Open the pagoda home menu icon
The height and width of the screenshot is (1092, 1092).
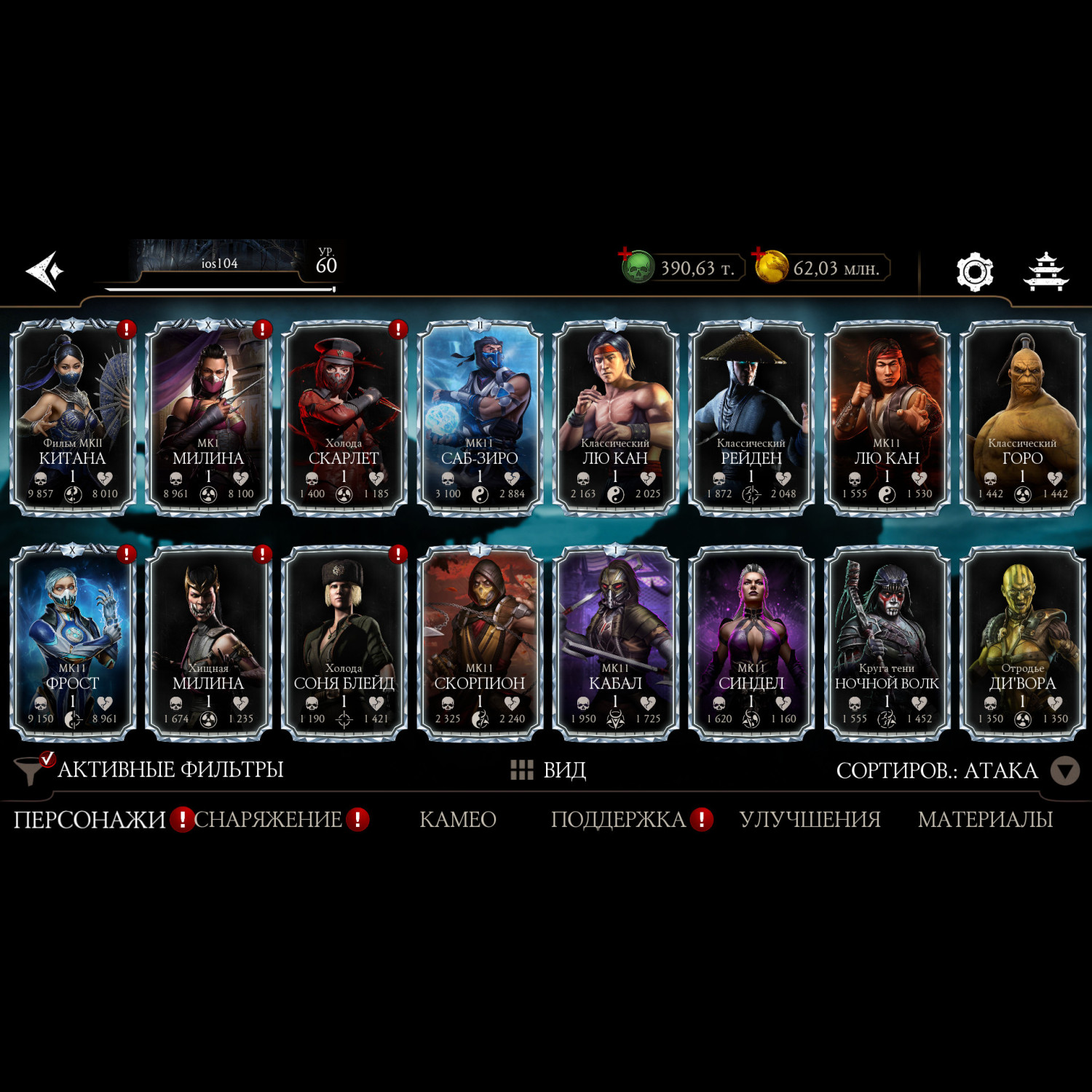1045,272
